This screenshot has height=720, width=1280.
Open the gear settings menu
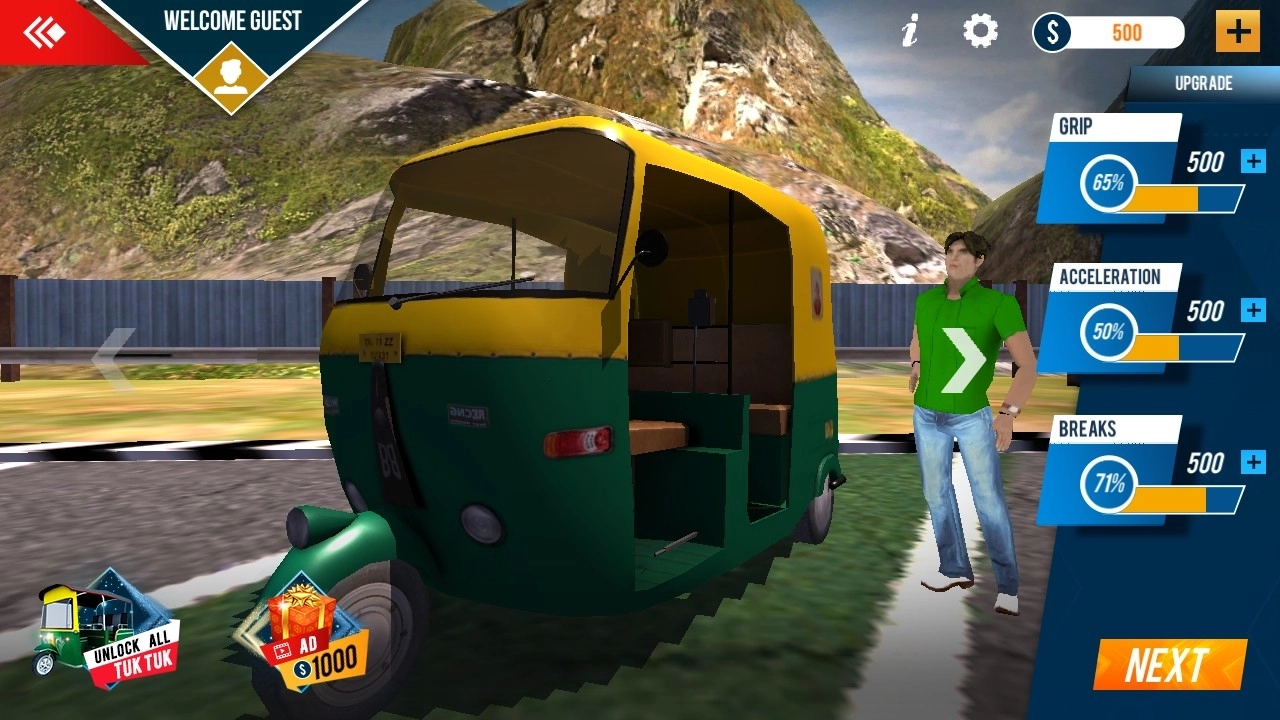[980, 32]
